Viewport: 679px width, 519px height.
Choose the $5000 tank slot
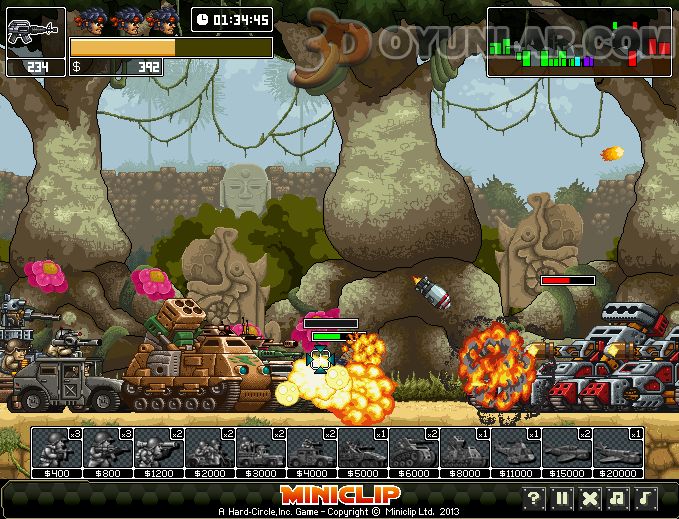point(363,449)
